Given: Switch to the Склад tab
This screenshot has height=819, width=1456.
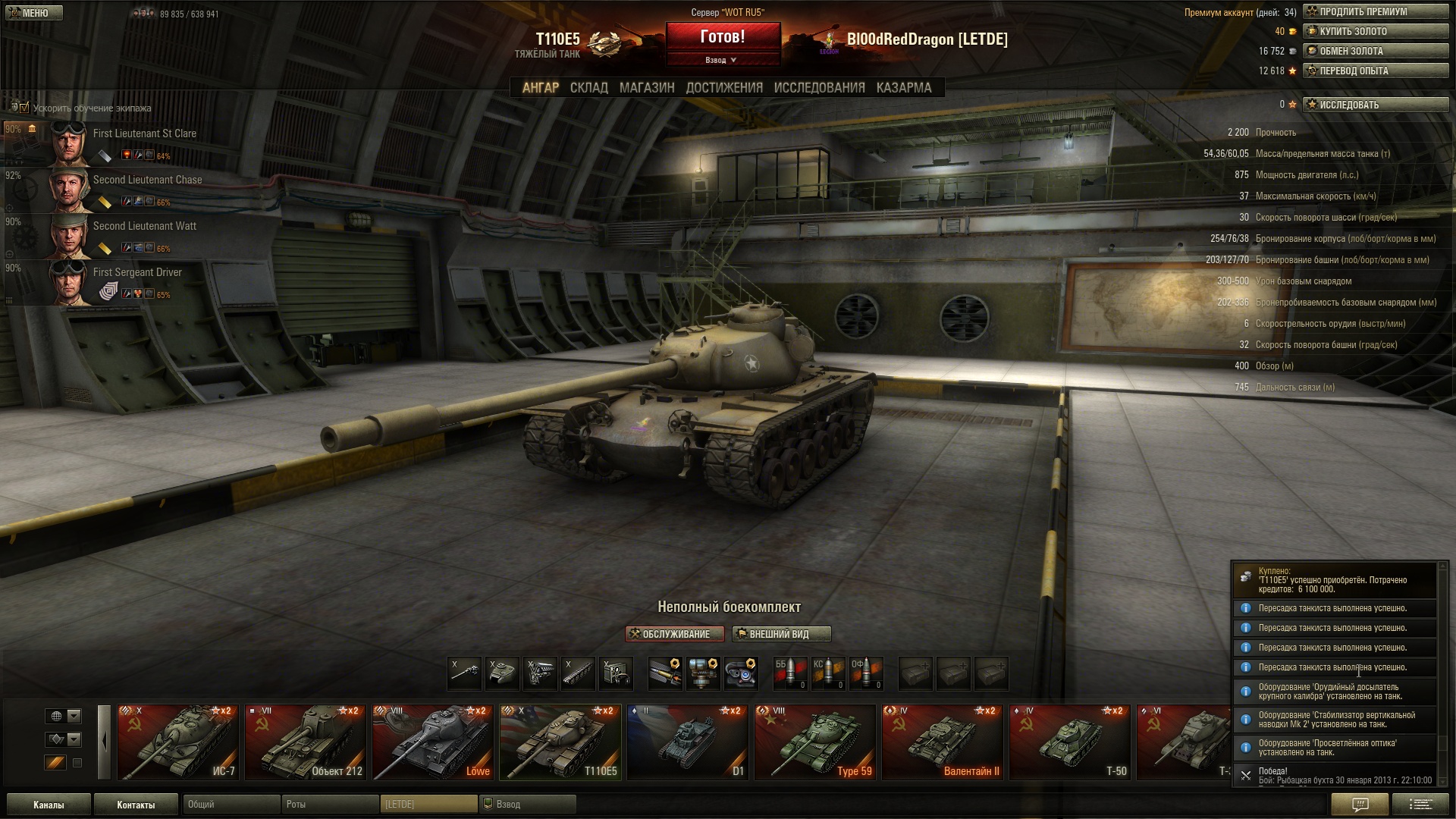Looking at the screenshot, I should coord(588,88).
